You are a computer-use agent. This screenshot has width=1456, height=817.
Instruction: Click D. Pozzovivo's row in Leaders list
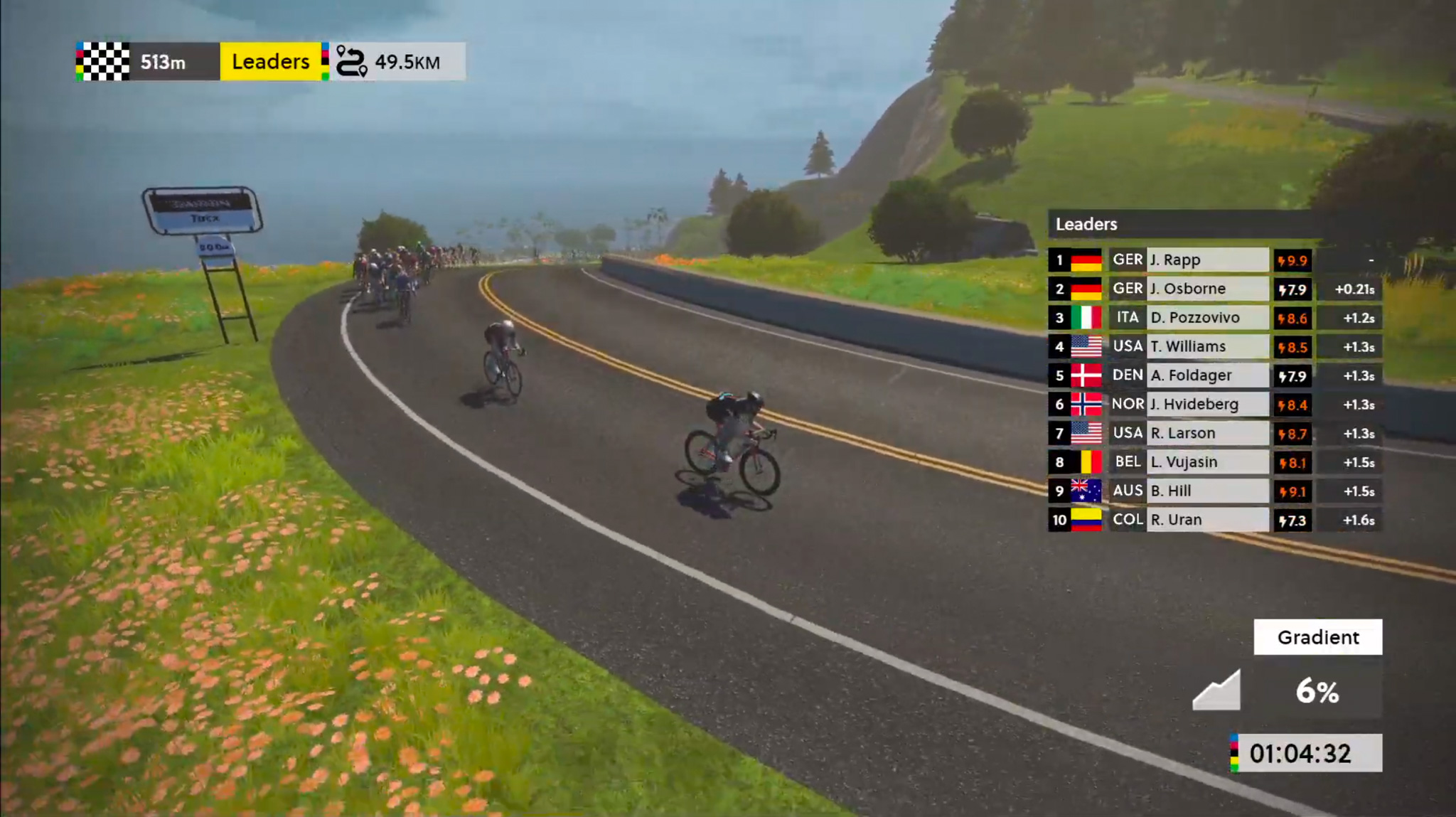pos(1207,318)
